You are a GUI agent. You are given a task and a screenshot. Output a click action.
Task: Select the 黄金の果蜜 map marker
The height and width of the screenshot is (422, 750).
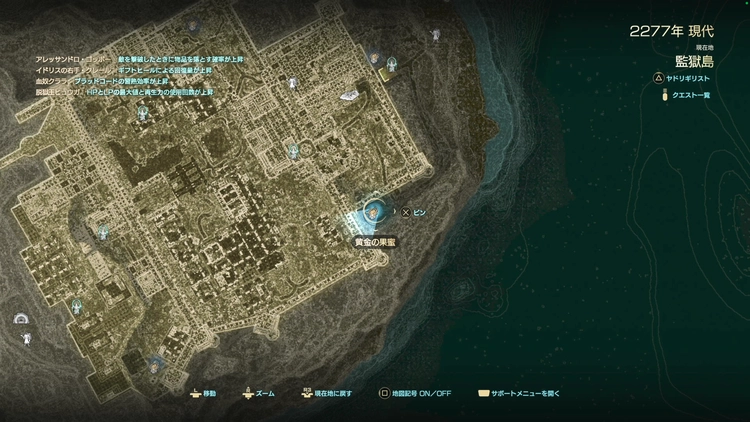click(x=375, y=212)
